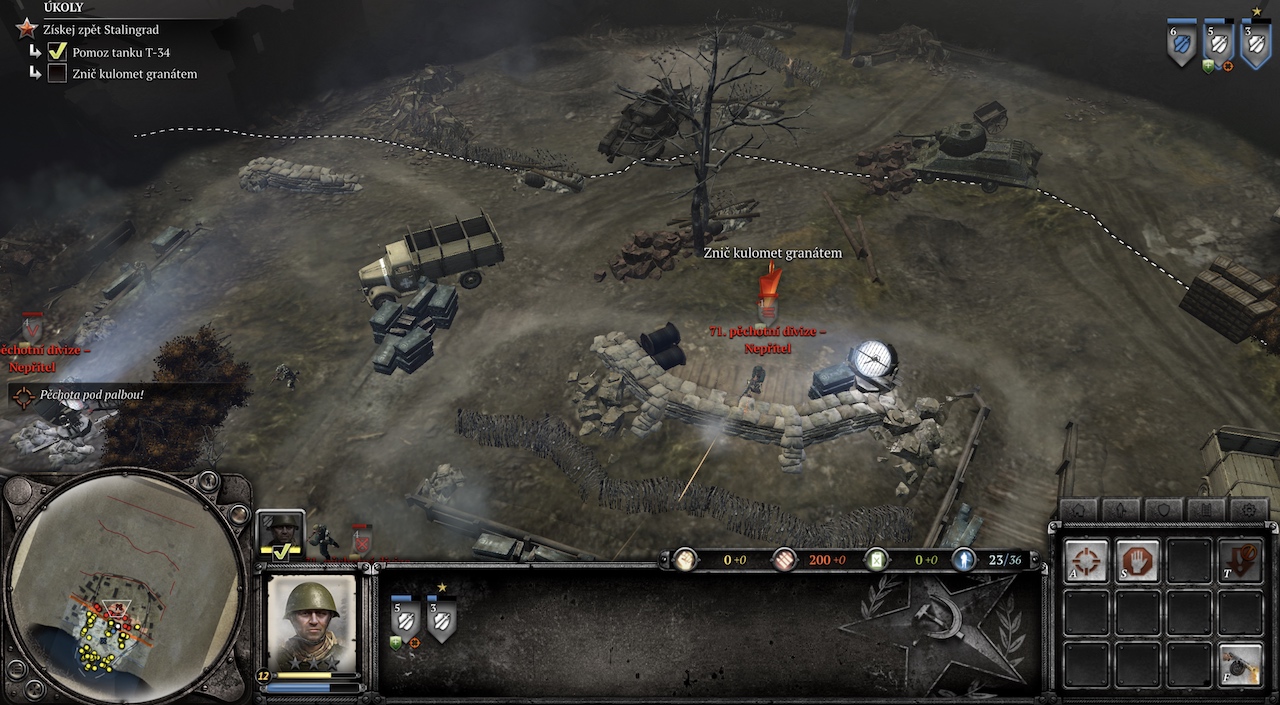Select the ladder icon command tab
This screenshot has width=1280, height=705.
coord(1206,510)
